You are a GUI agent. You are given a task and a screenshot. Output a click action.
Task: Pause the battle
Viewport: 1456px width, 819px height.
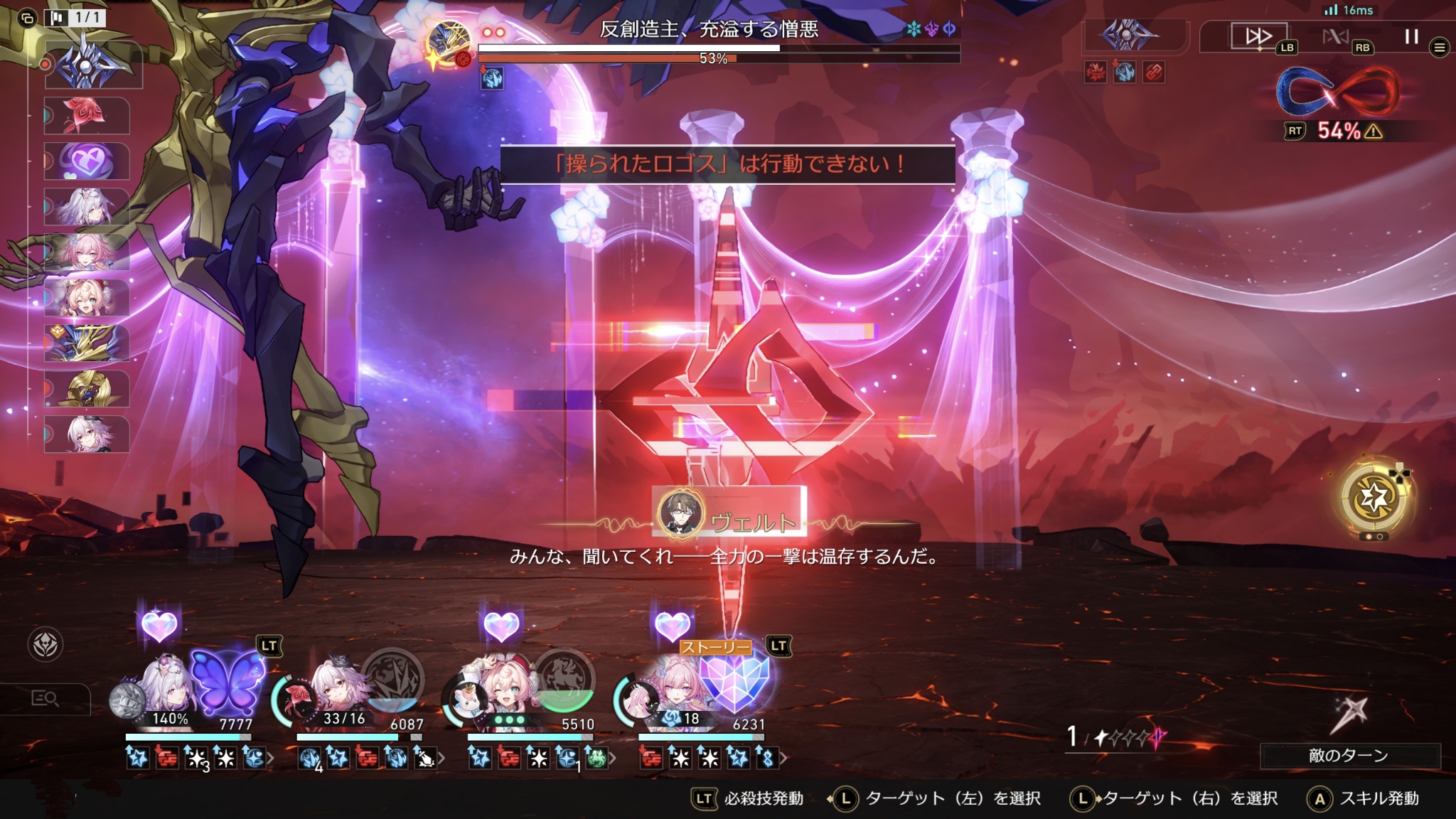tap(1411, 36)
